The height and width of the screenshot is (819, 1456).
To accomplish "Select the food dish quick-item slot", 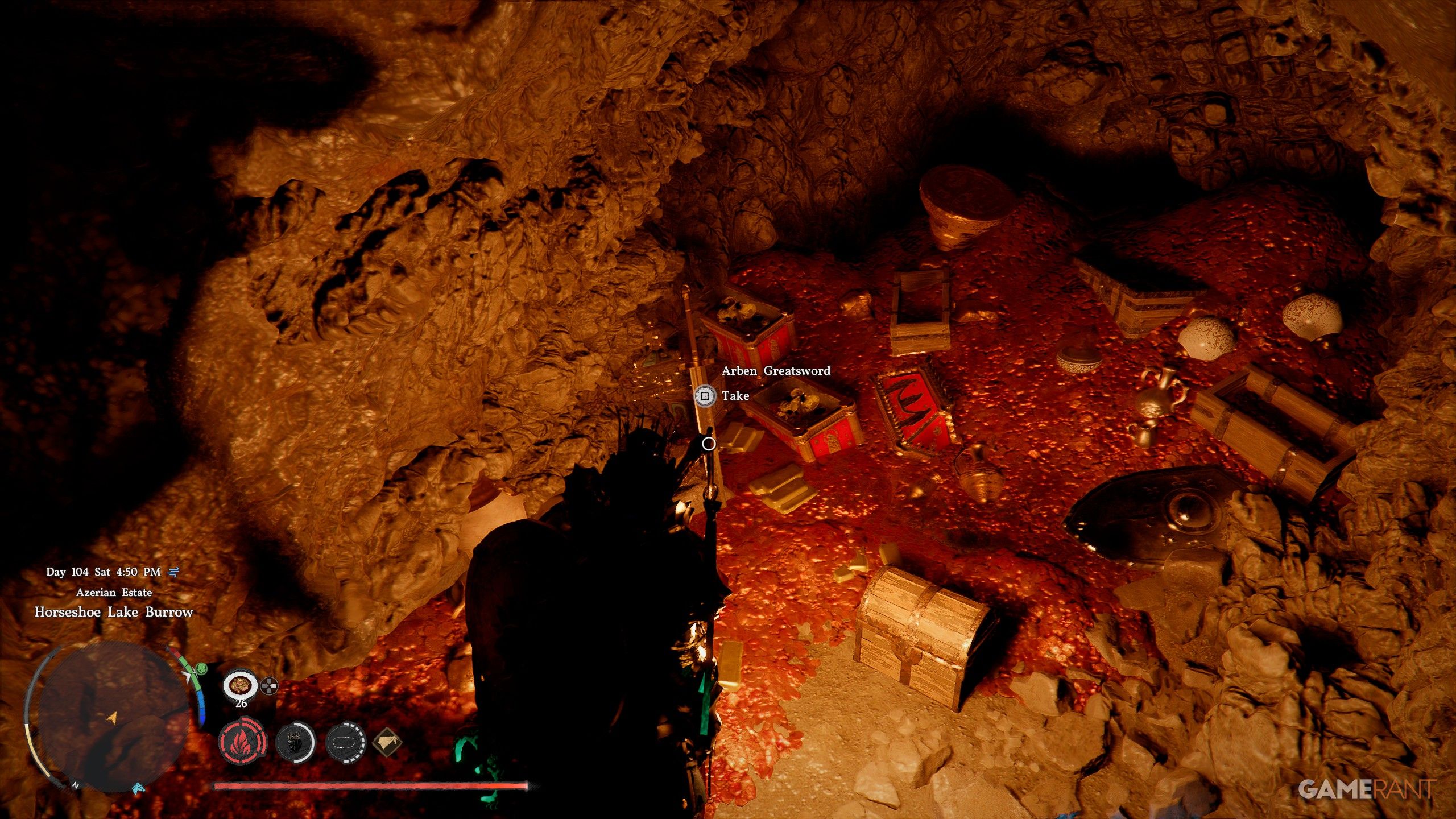I will point(240,685).
